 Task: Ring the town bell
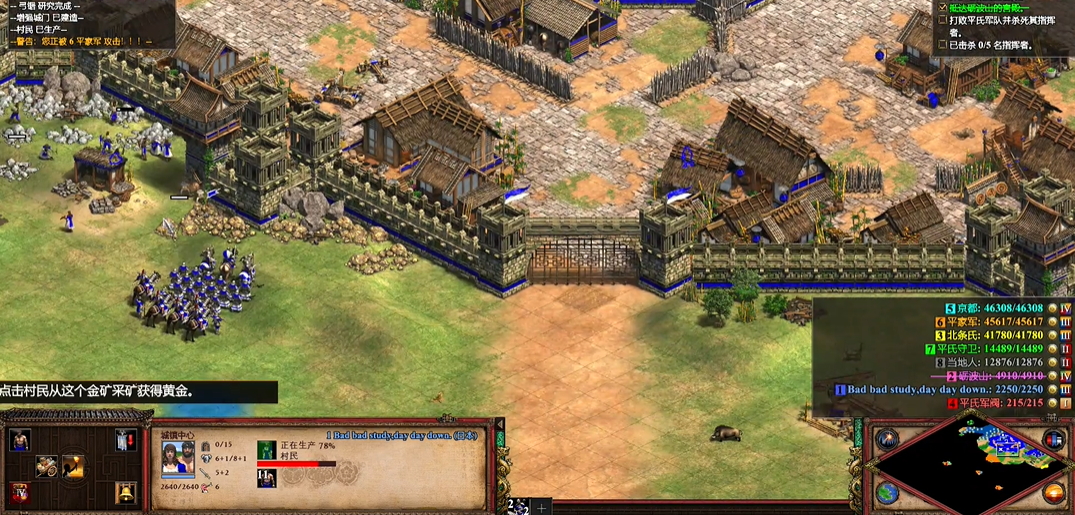pyautogui.click(x=124, y=492)
